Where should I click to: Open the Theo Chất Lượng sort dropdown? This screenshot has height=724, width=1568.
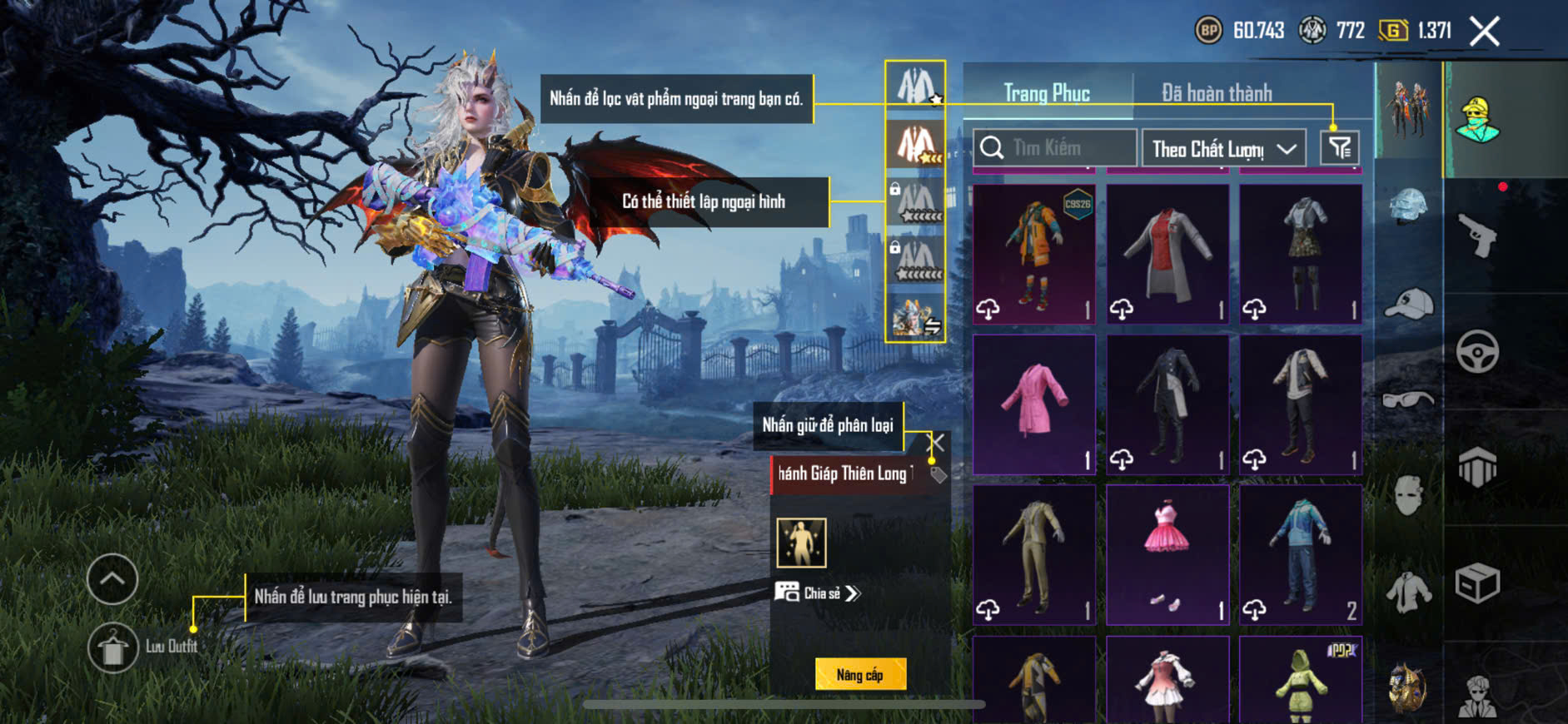pos(1223,149)
